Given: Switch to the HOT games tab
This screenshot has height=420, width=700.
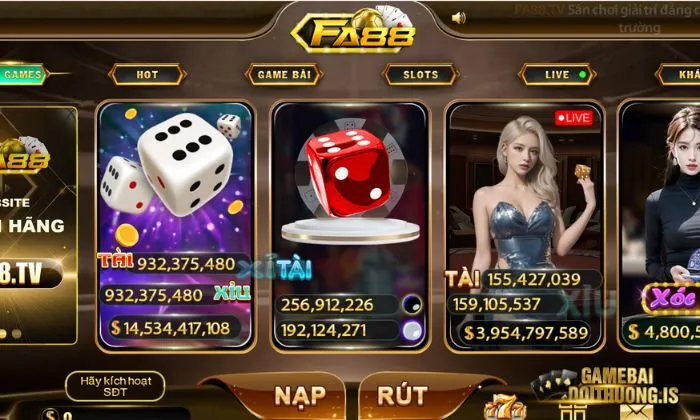Looking at the screenshot, I should 147,74.
